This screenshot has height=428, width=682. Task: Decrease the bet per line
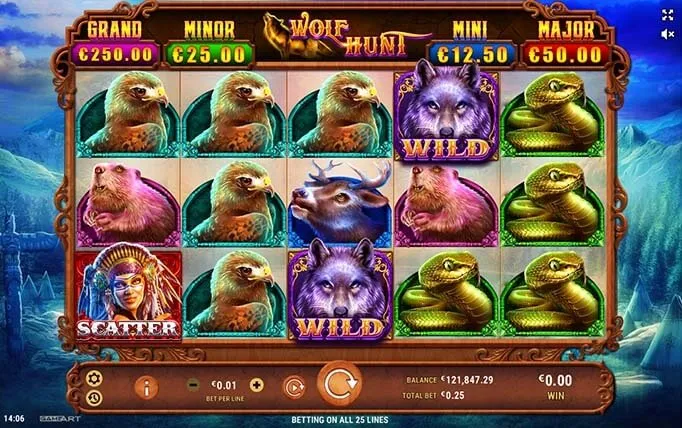point(193,384)
